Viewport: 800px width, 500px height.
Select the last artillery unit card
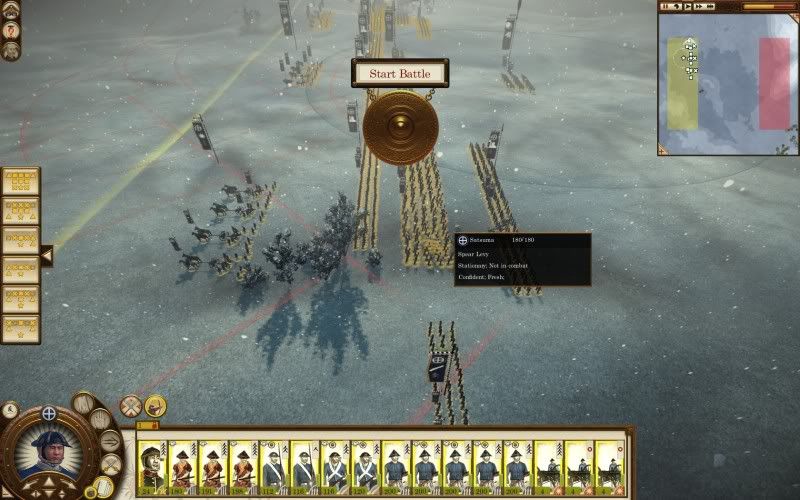[610, 465]
